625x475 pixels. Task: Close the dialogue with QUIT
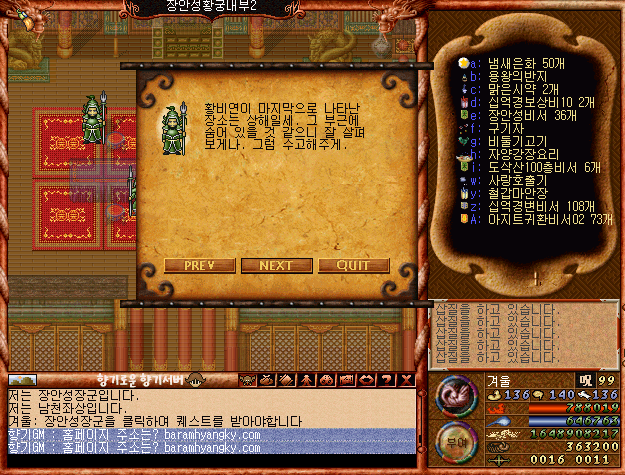click(x=354, y=265)
